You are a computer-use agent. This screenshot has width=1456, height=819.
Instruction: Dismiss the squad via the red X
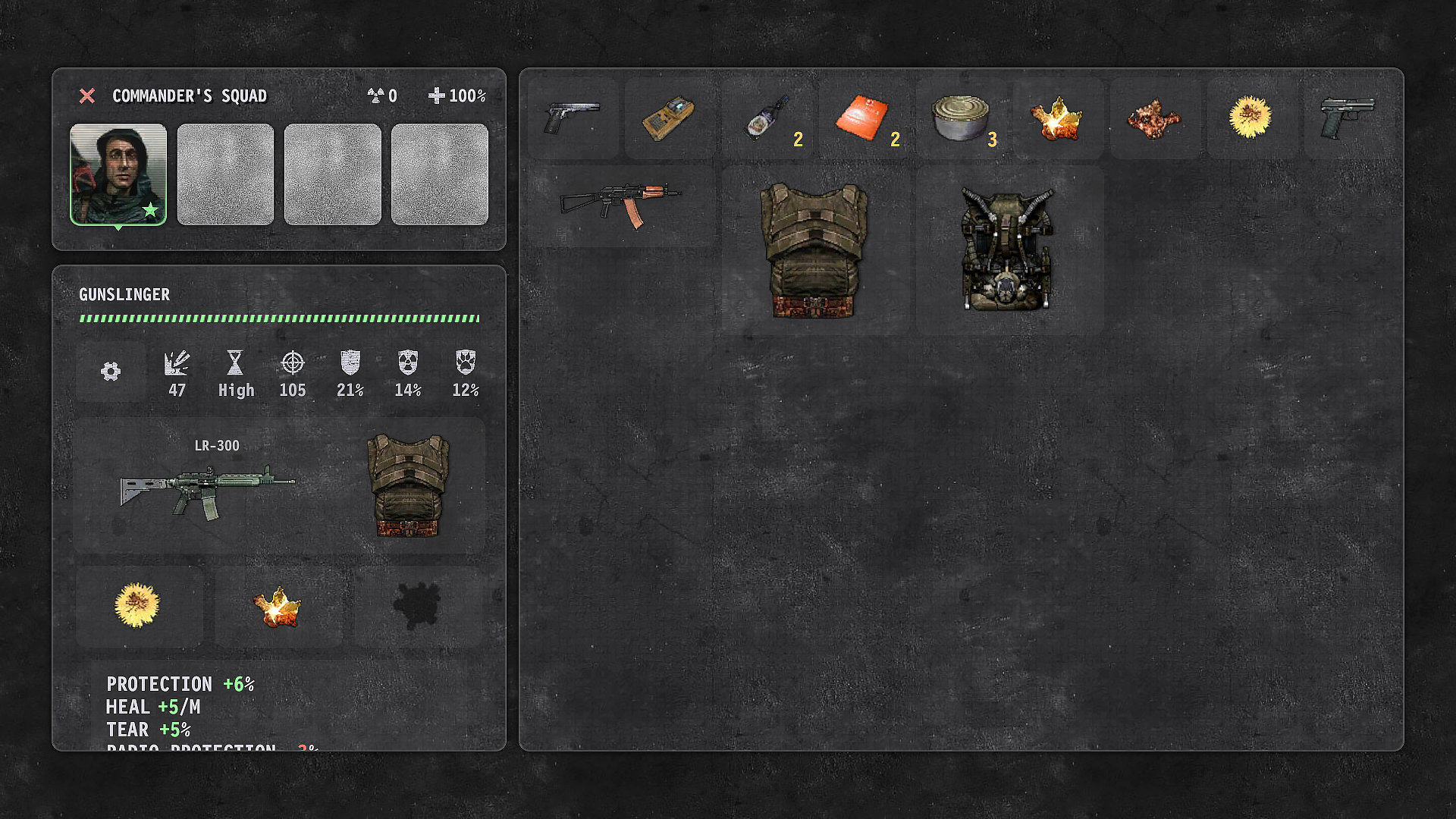coord(87,96)
